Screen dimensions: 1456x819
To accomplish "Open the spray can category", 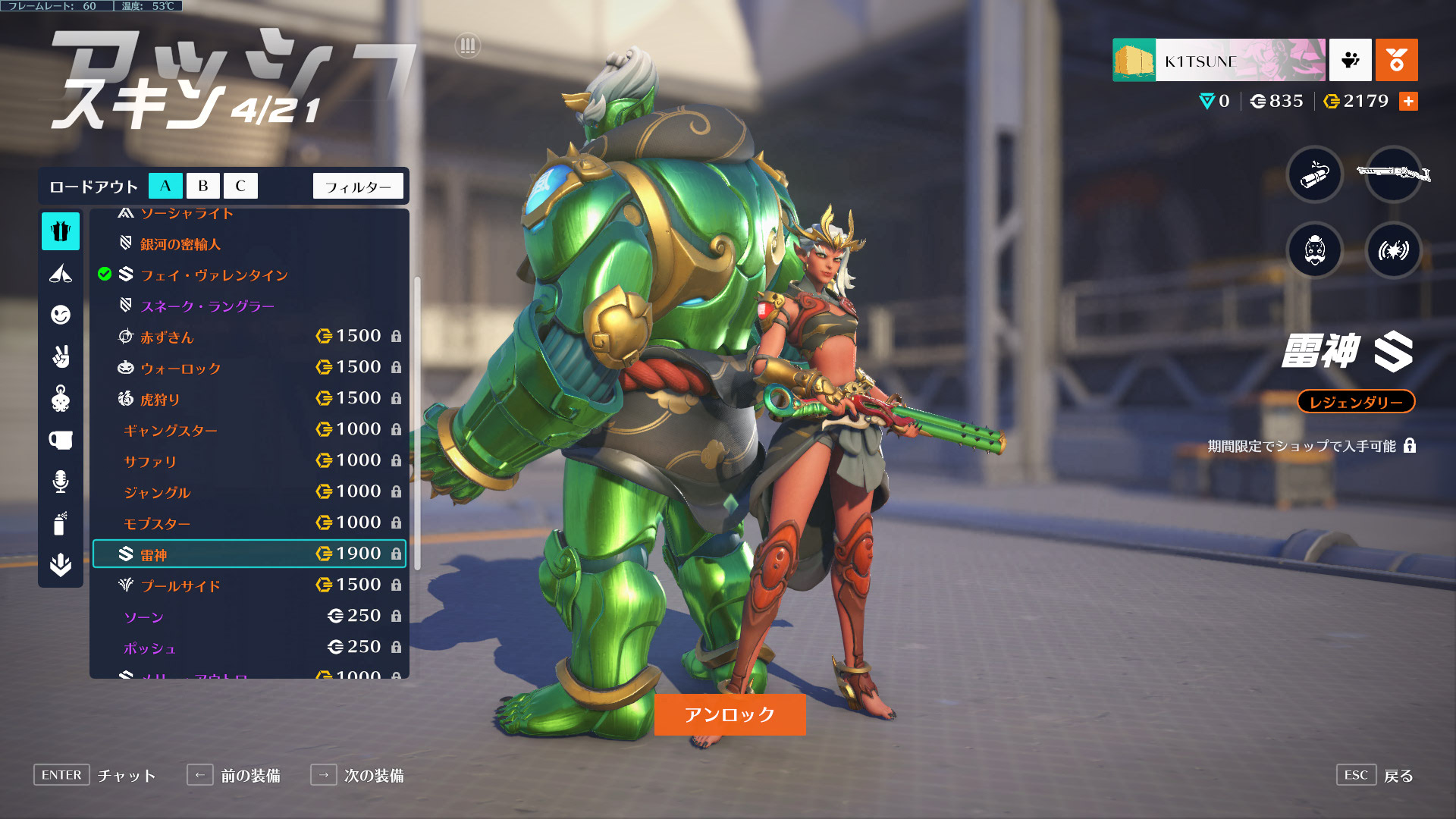I will coord(61,523).
